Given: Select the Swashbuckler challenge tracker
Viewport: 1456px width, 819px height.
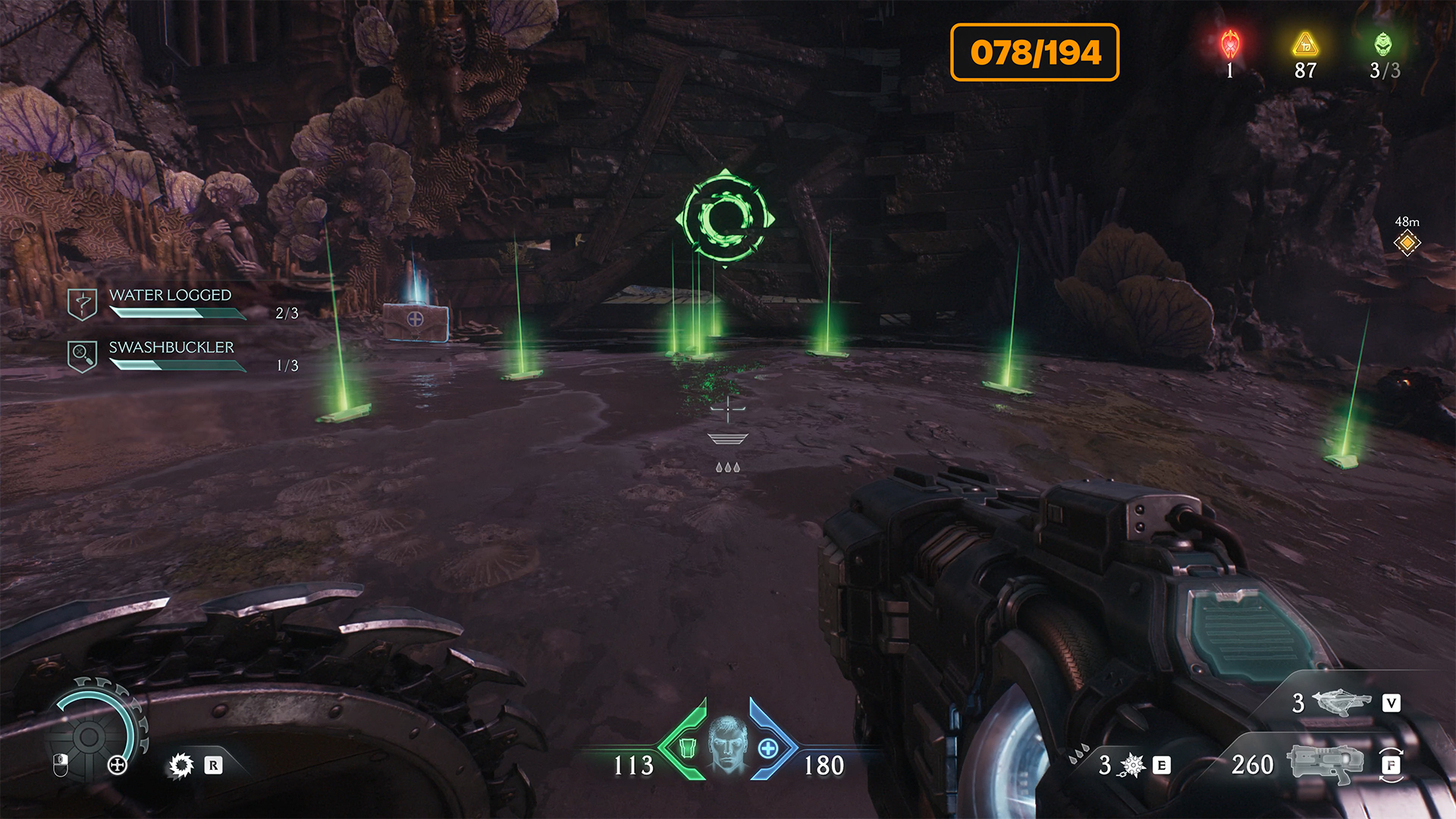Looking at the screenshot, I should pos(171,355).
